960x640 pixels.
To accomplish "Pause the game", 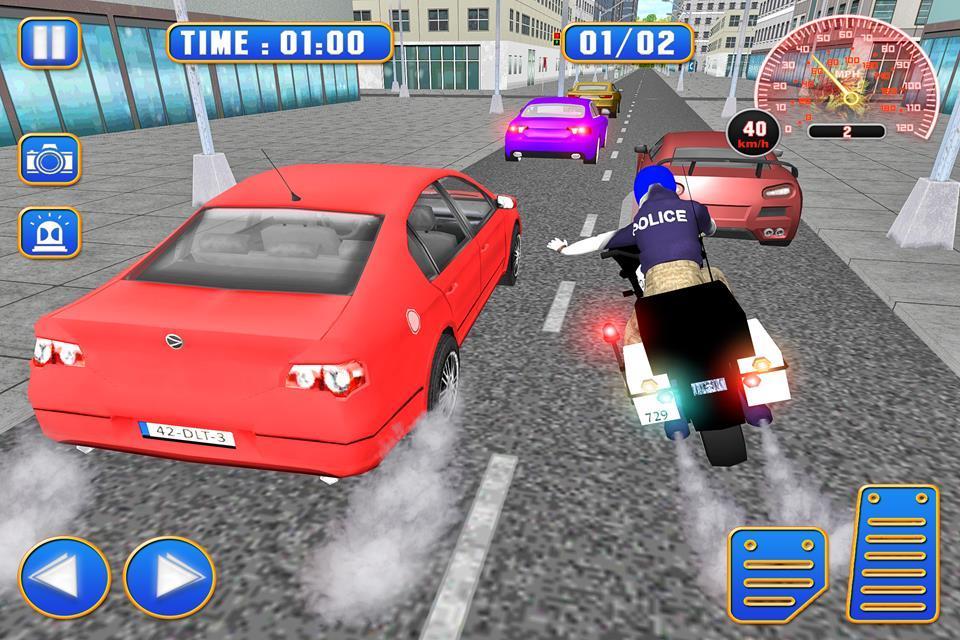I will coord(49,42).
